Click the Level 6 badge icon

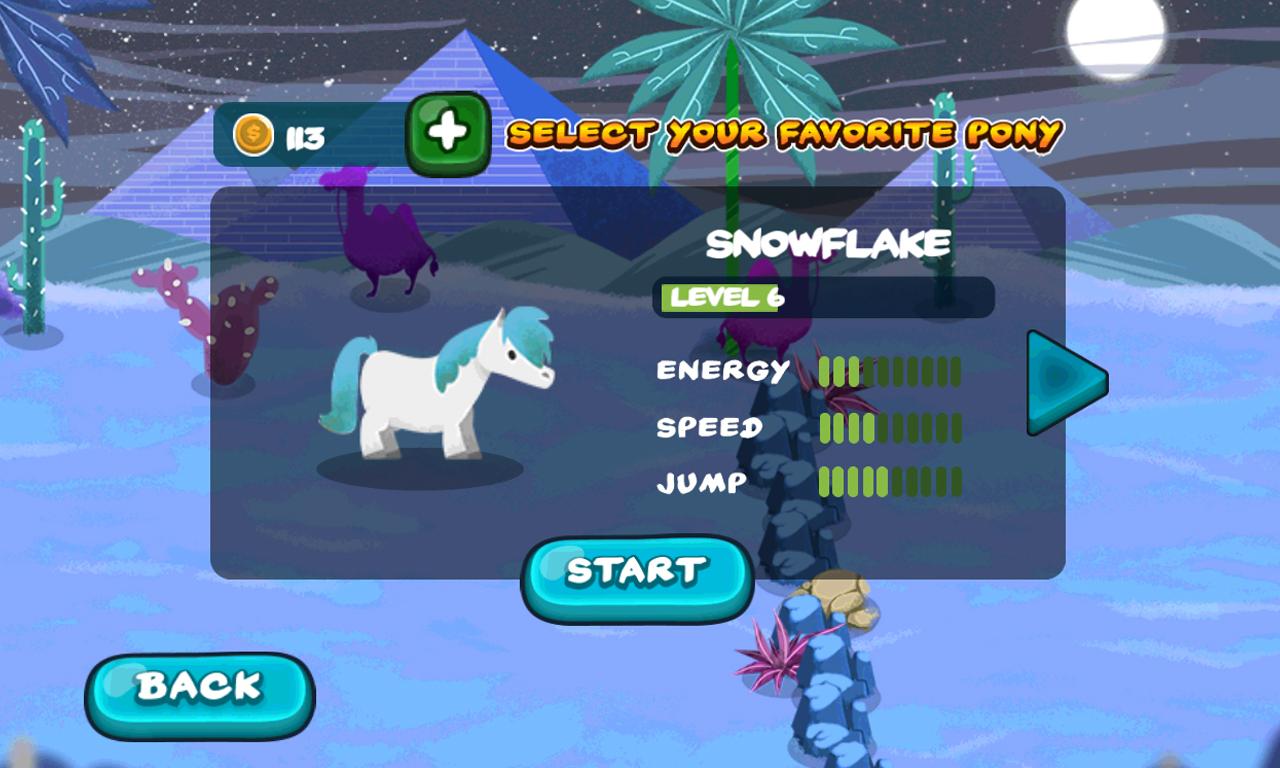(x=720, y=297)
